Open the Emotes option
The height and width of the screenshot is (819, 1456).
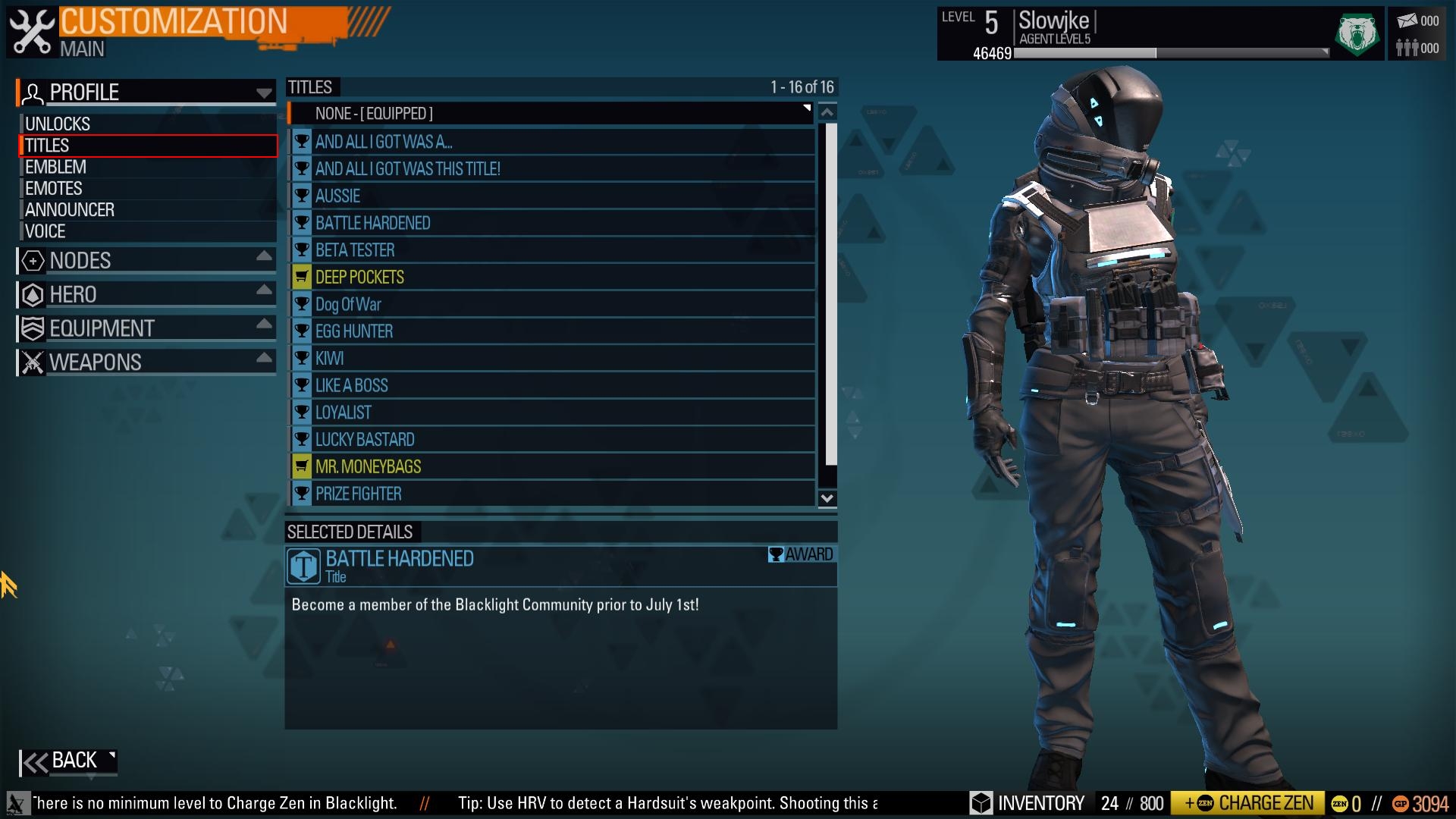[54, 188]
